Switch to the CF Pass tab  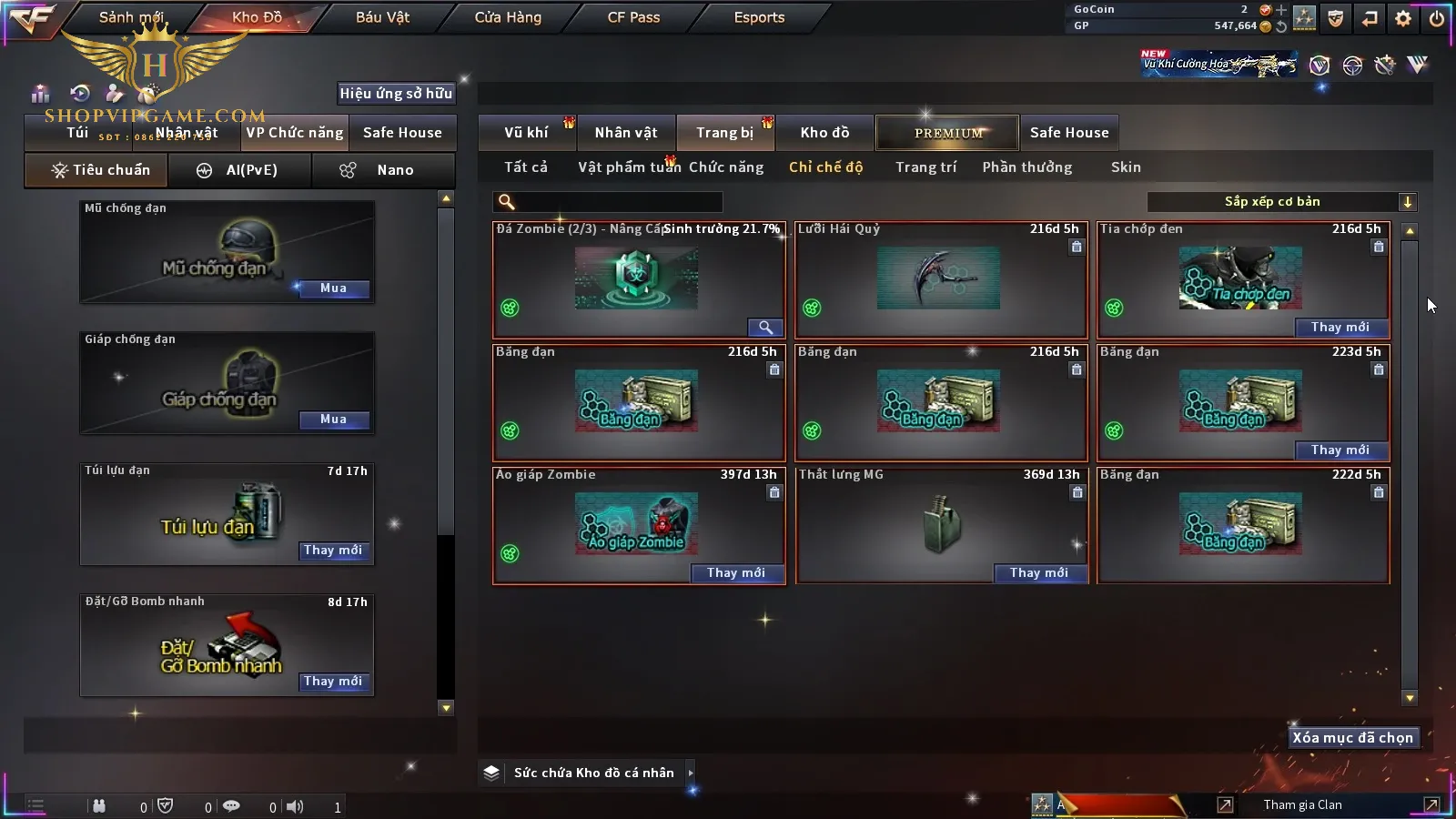tap(633, 17)
